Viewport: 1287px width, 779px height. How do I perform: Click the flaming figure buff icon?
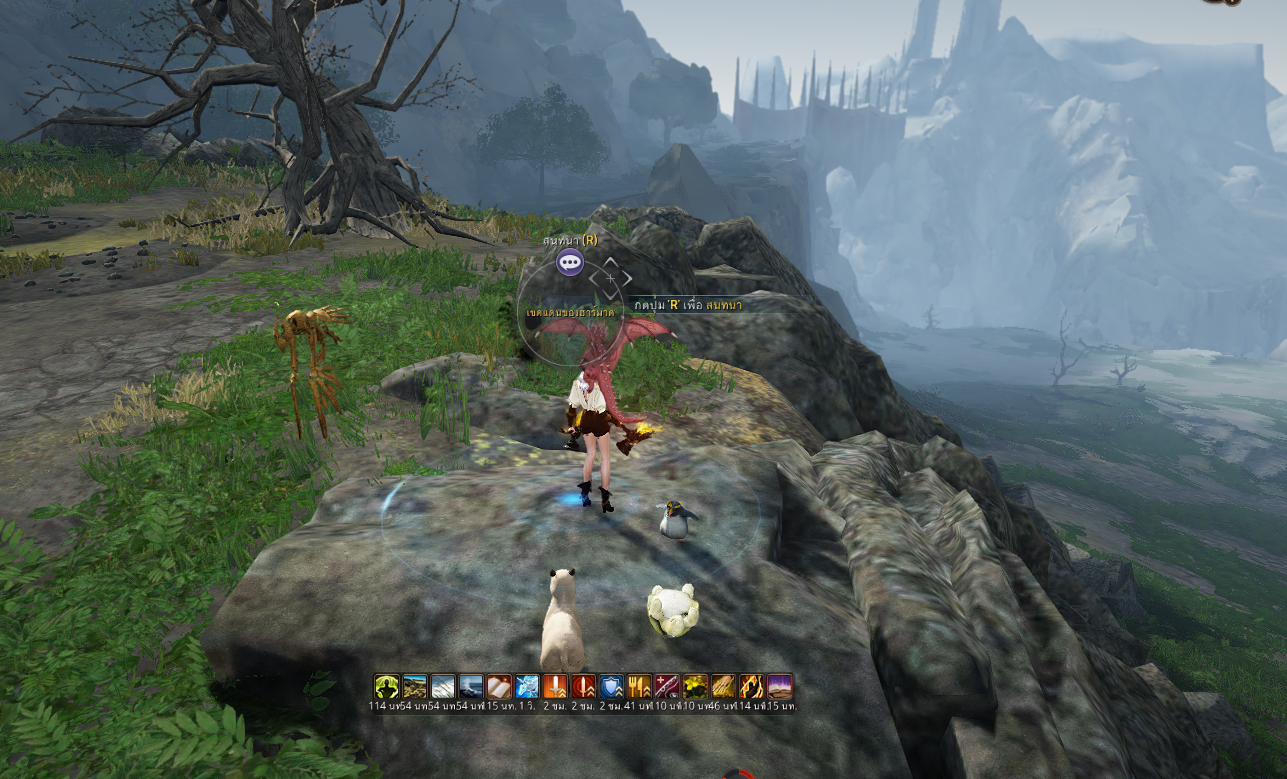point(751,686)
